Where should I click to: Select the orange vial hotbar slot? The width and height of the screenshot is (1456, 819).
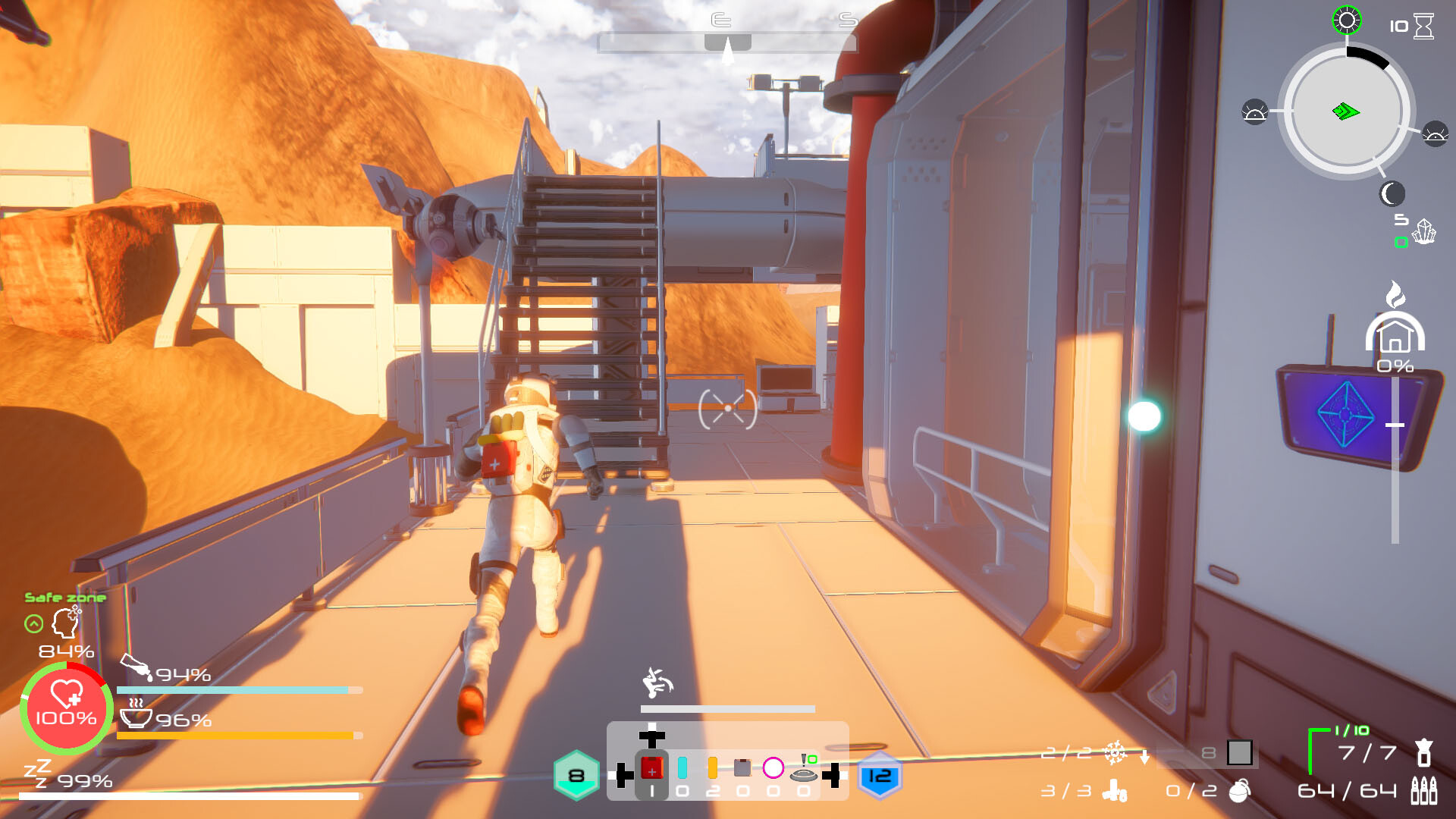713,767
